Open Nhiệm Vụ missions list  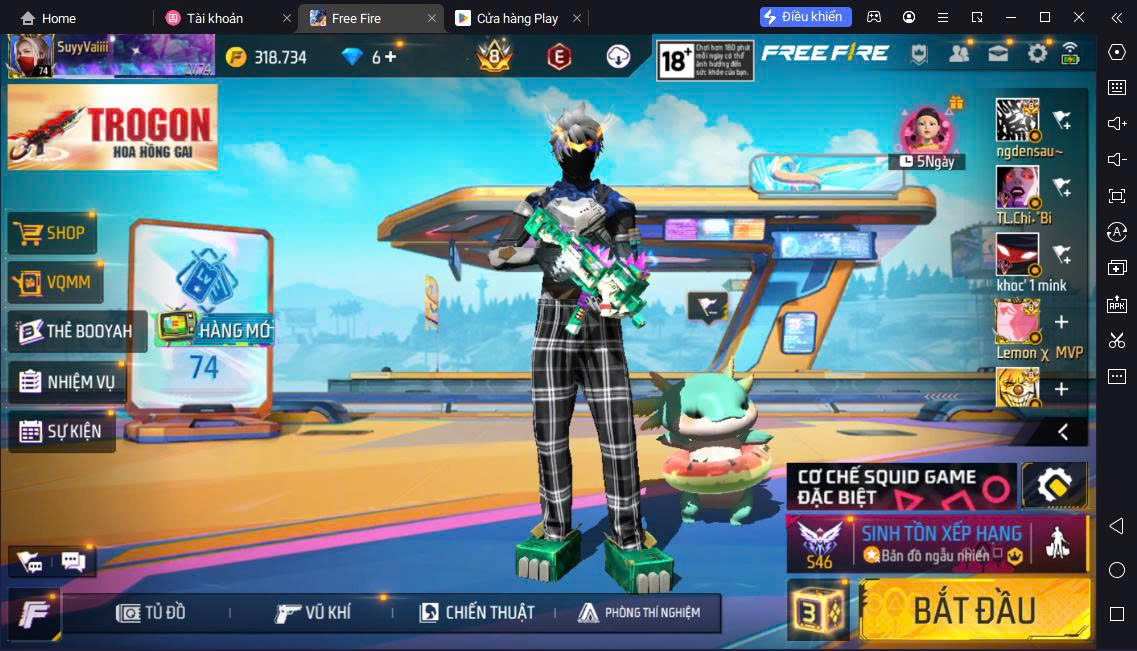[68, 381]
